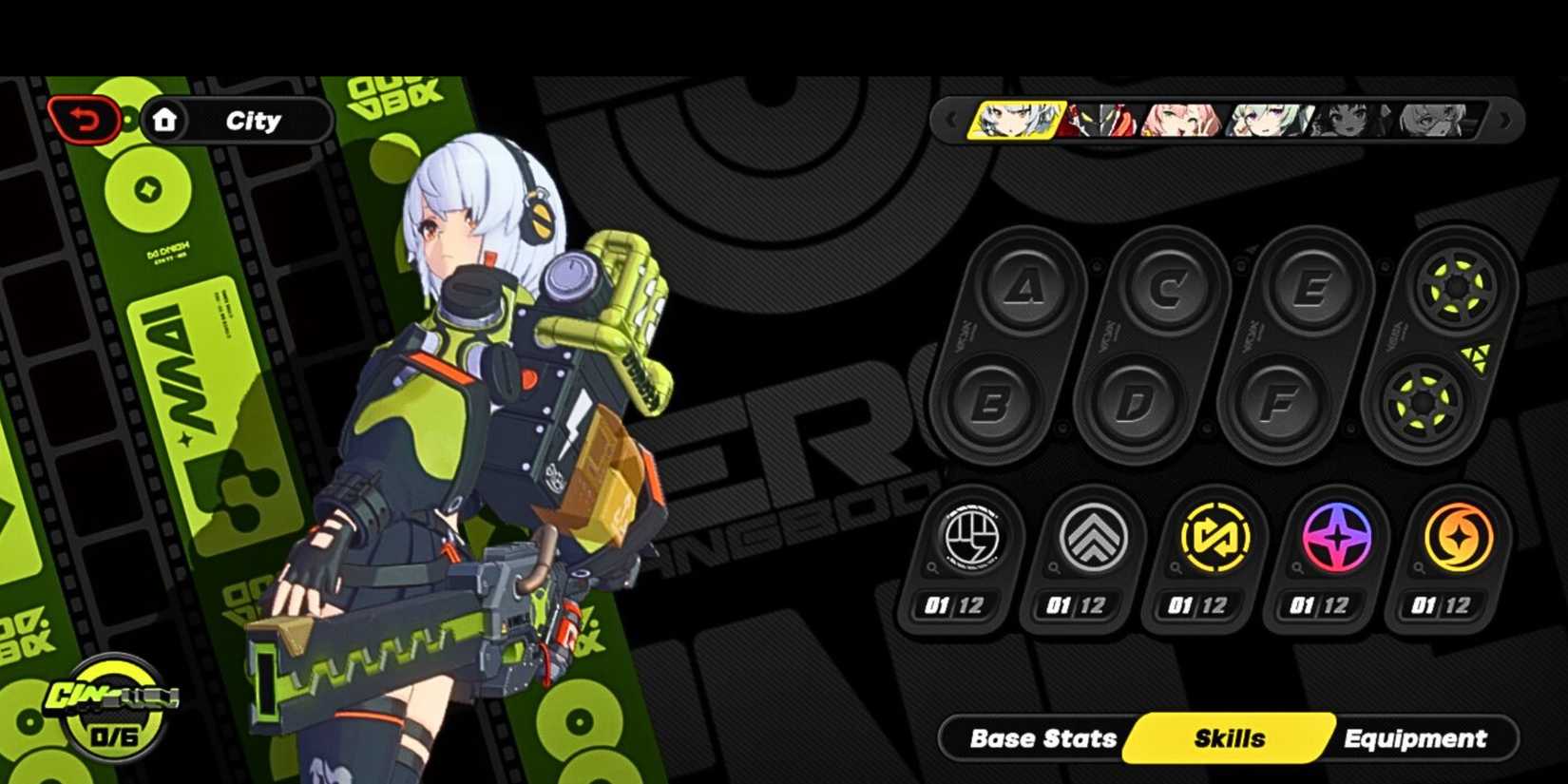Switch to the Base Stats tab

coord(1041,737)
